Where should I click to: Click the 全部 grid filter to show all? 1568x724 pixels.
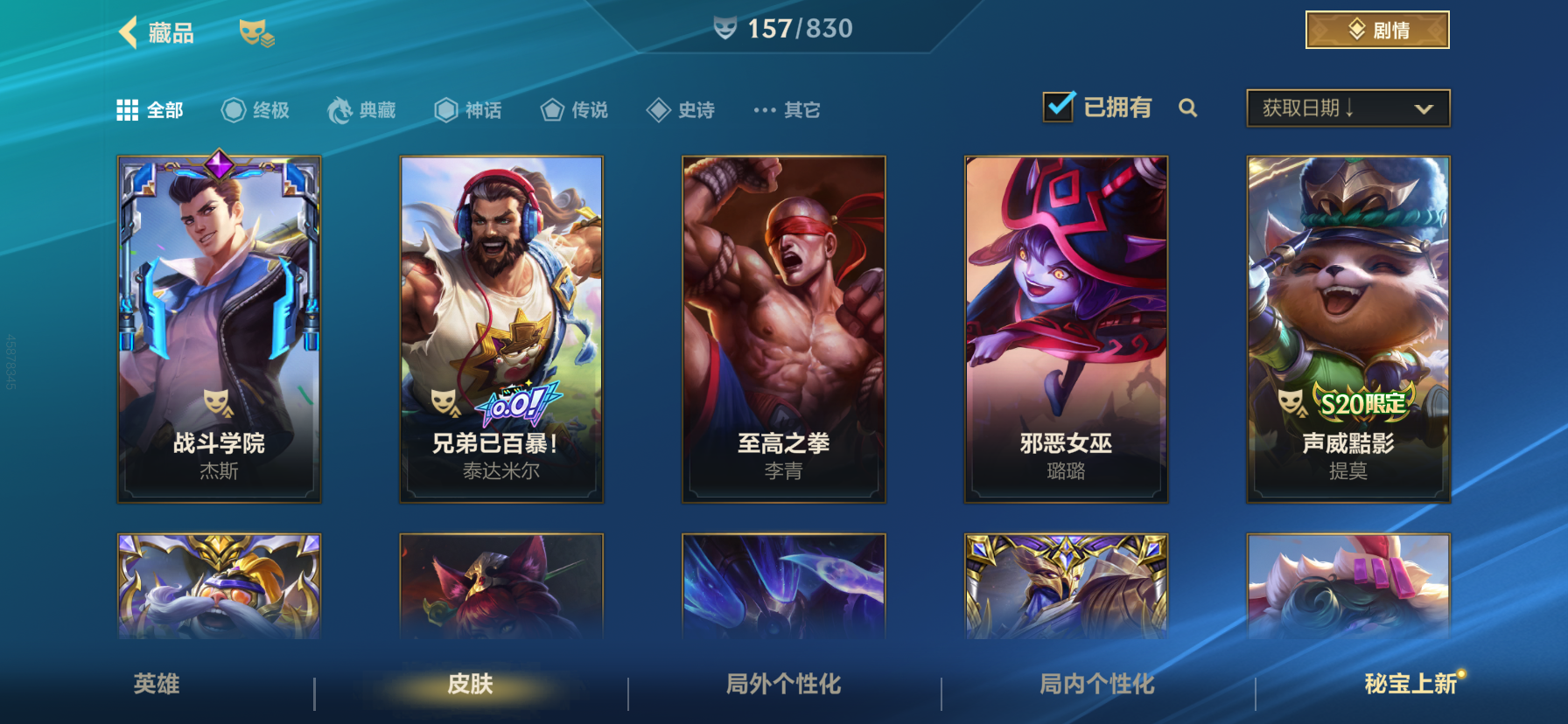tap(129, 108)
